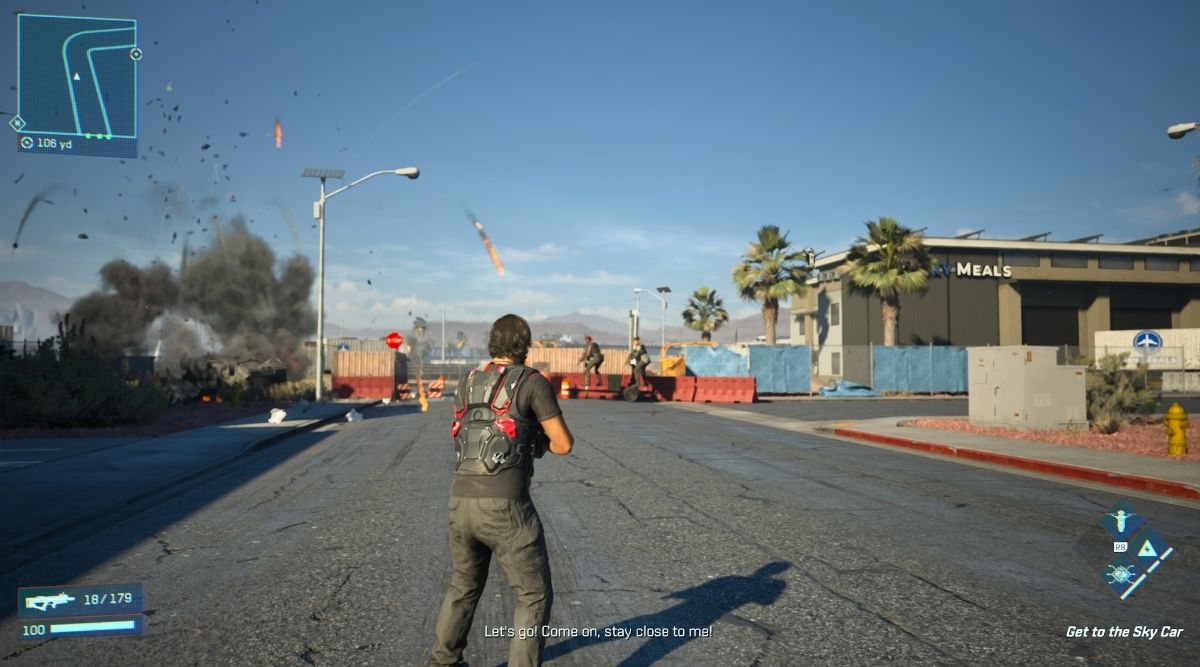Select the objective marker on the minimap edge
Viewport: 1200px width, 667px height.
(136, 54)
